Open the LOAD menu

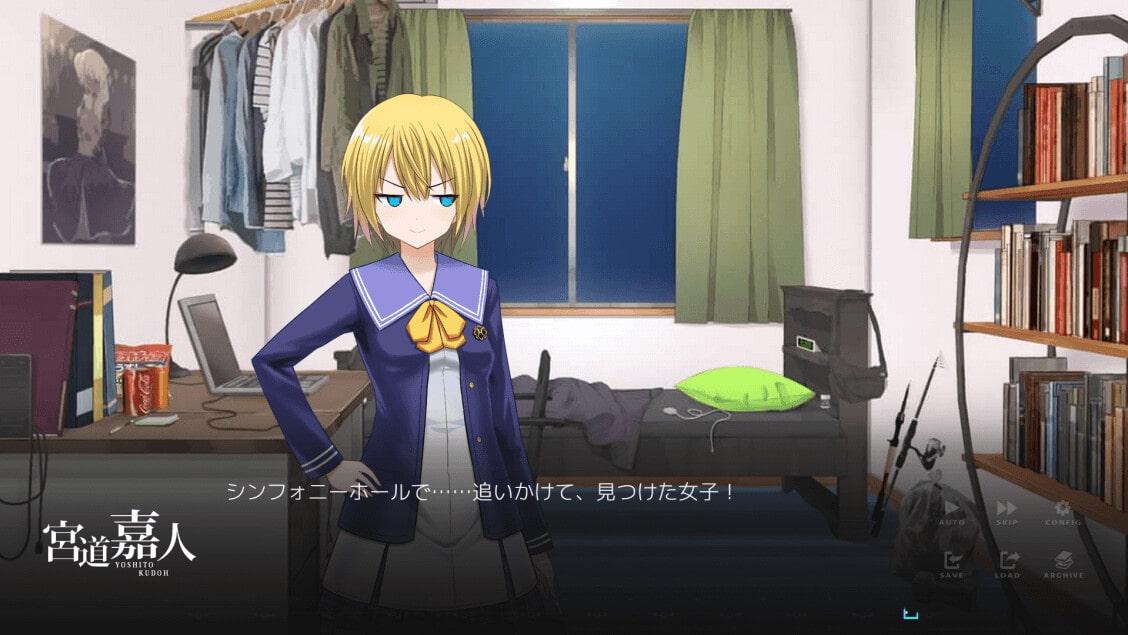pos(1008,564)
